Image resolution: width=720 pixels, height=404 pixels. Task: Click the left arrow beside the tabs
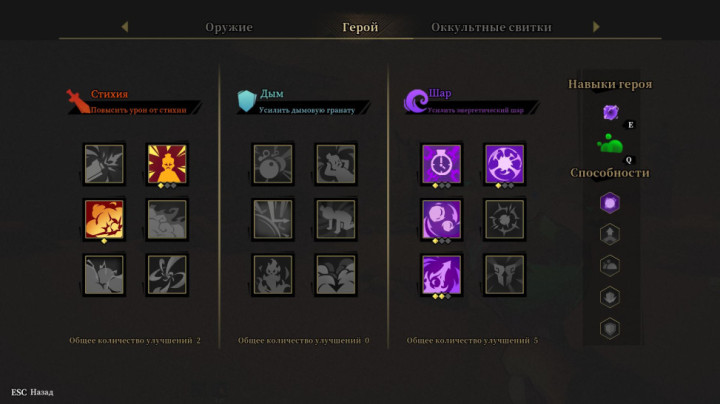(x=124, y=27)
